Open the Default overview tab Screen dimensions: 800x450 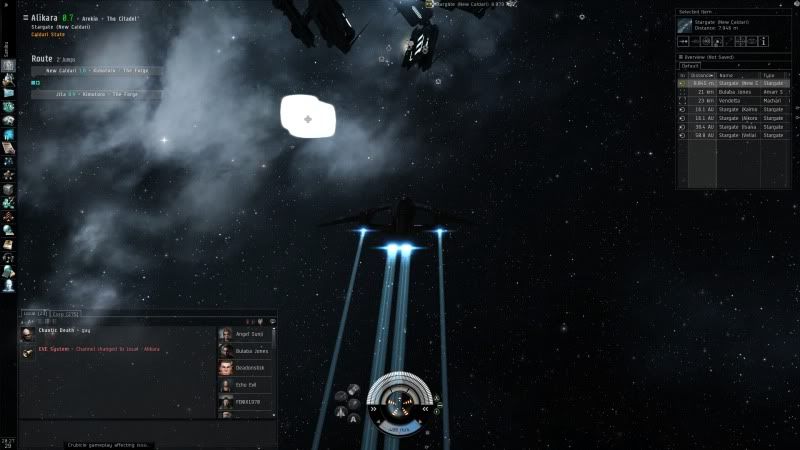tap(691, 65)
